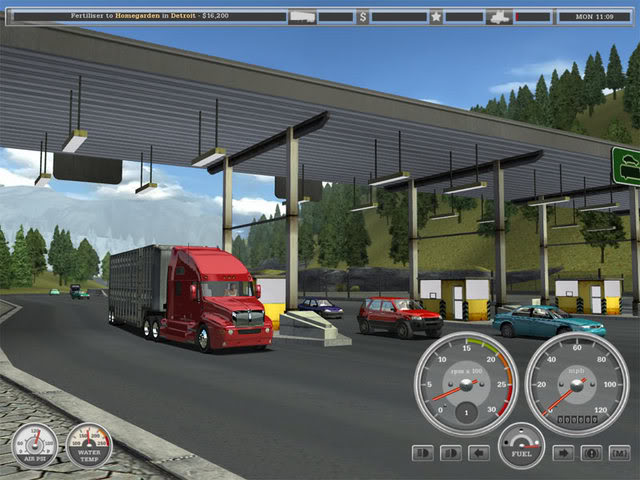Screen dimensions: 640x480
Task: Click the truck damage icon in top bar
Action: tap(499, 16)
